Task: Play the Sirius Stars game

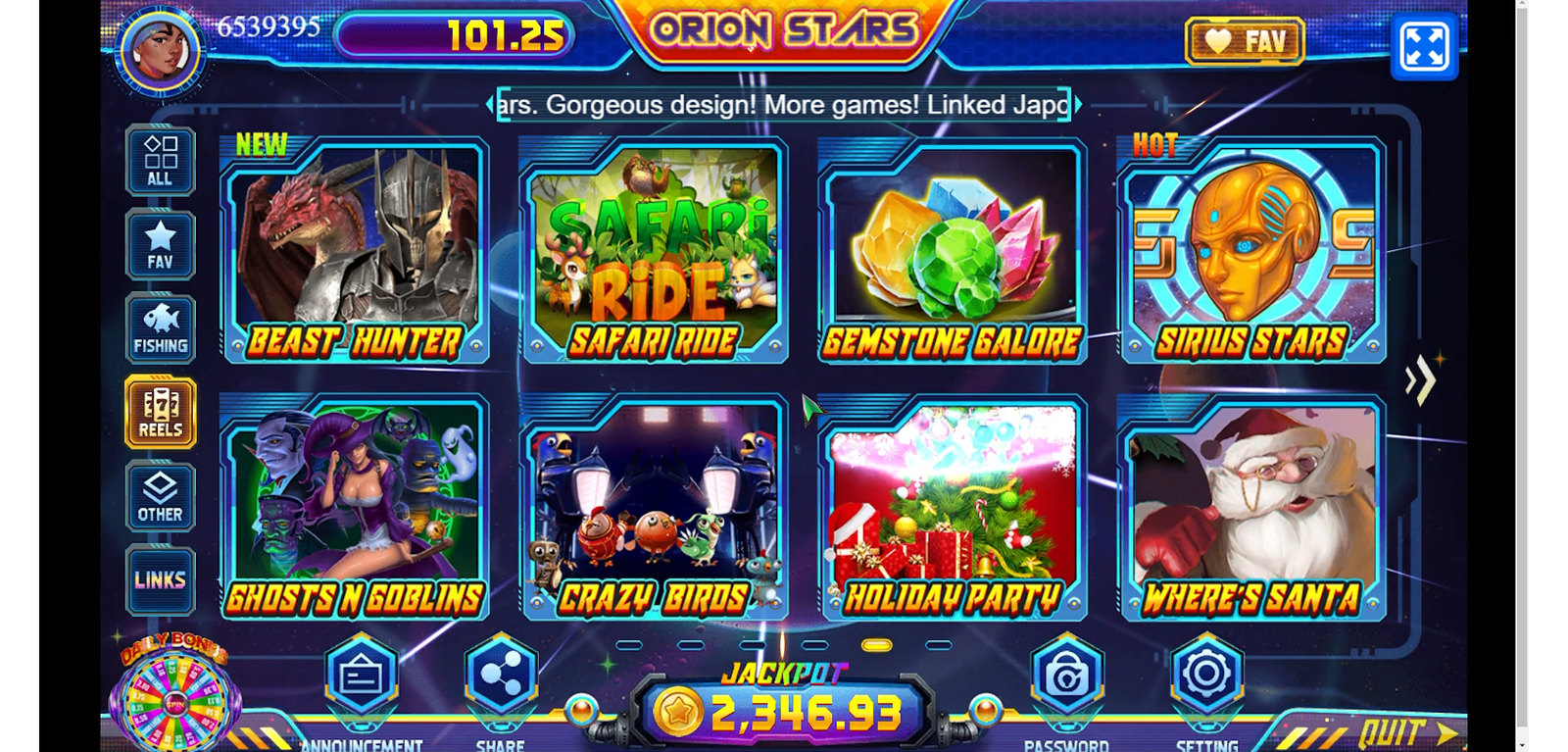Action: 1251,250
